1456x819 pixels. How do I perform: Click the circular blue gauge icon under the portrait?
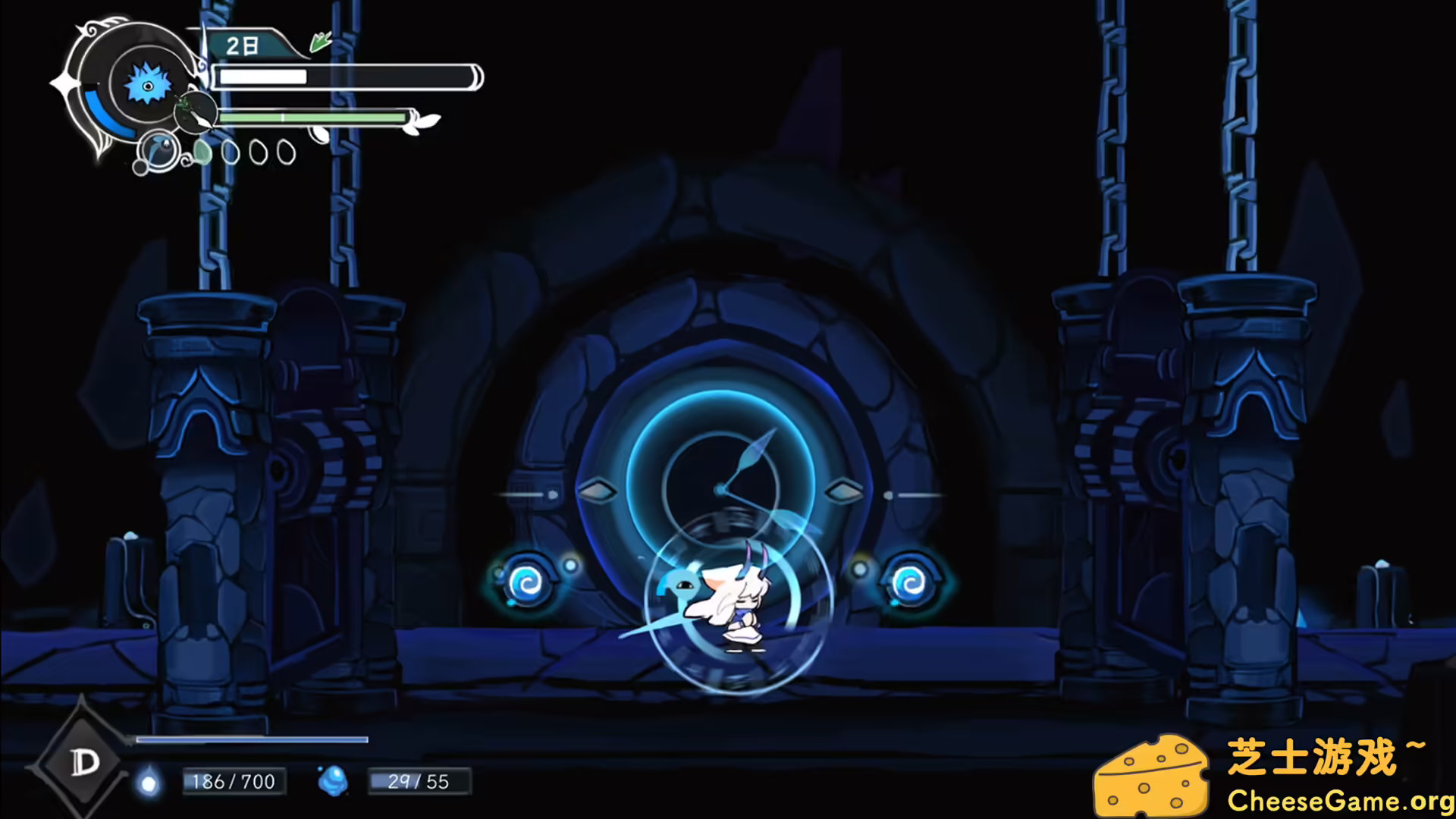click(157, 149)
